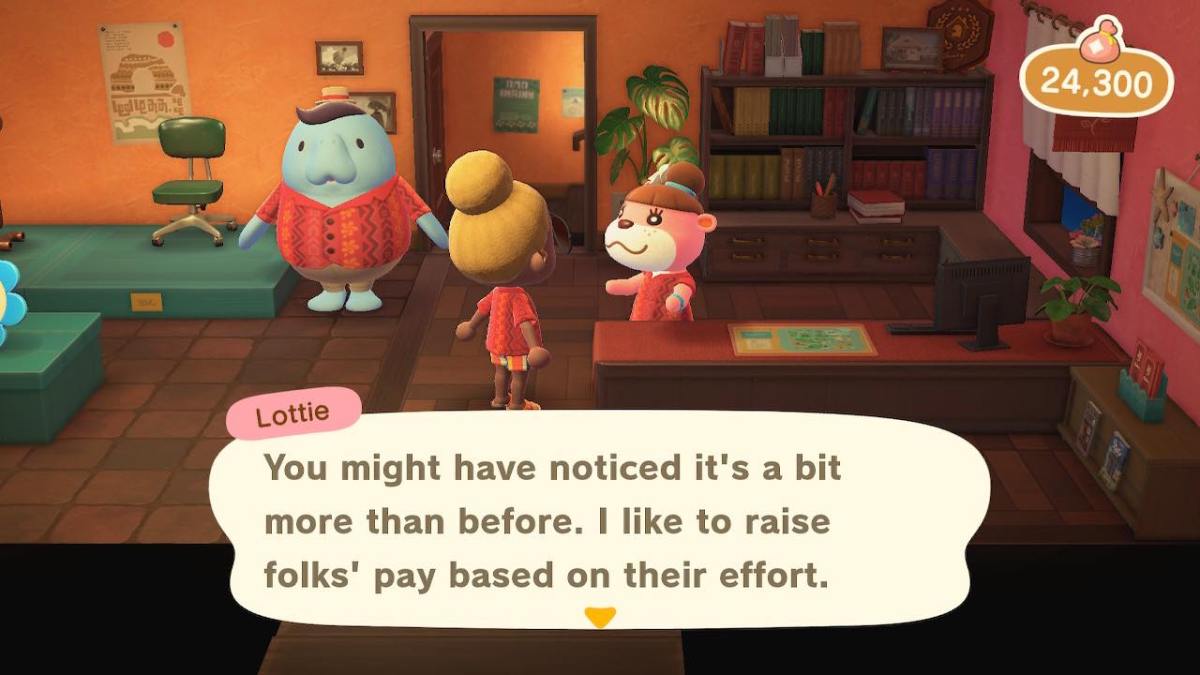Continue Lottie's dialogue with the yellow arrow
The image size is (1200, 675).
click(599, 617)
